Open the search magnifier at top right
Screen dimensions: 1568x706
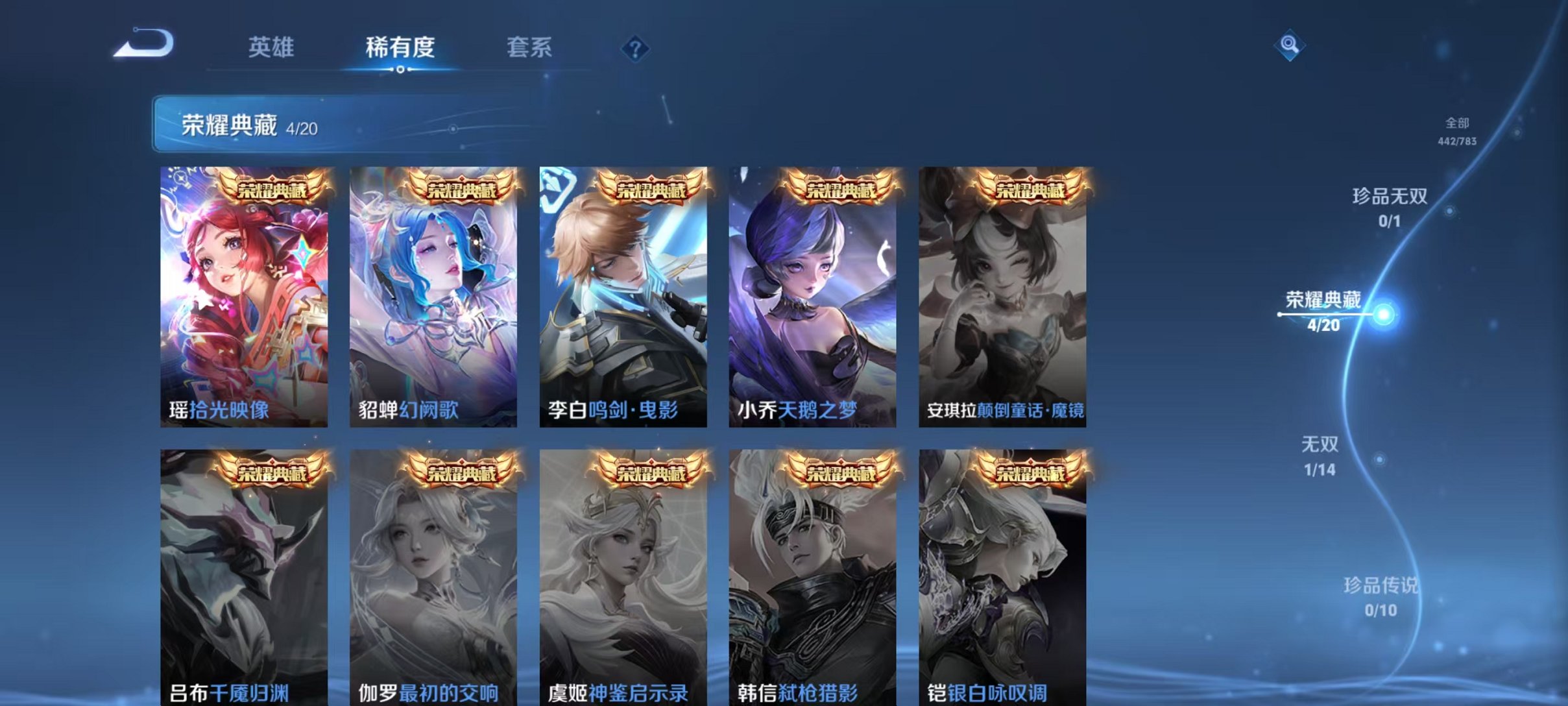(x=1291, y=45)
